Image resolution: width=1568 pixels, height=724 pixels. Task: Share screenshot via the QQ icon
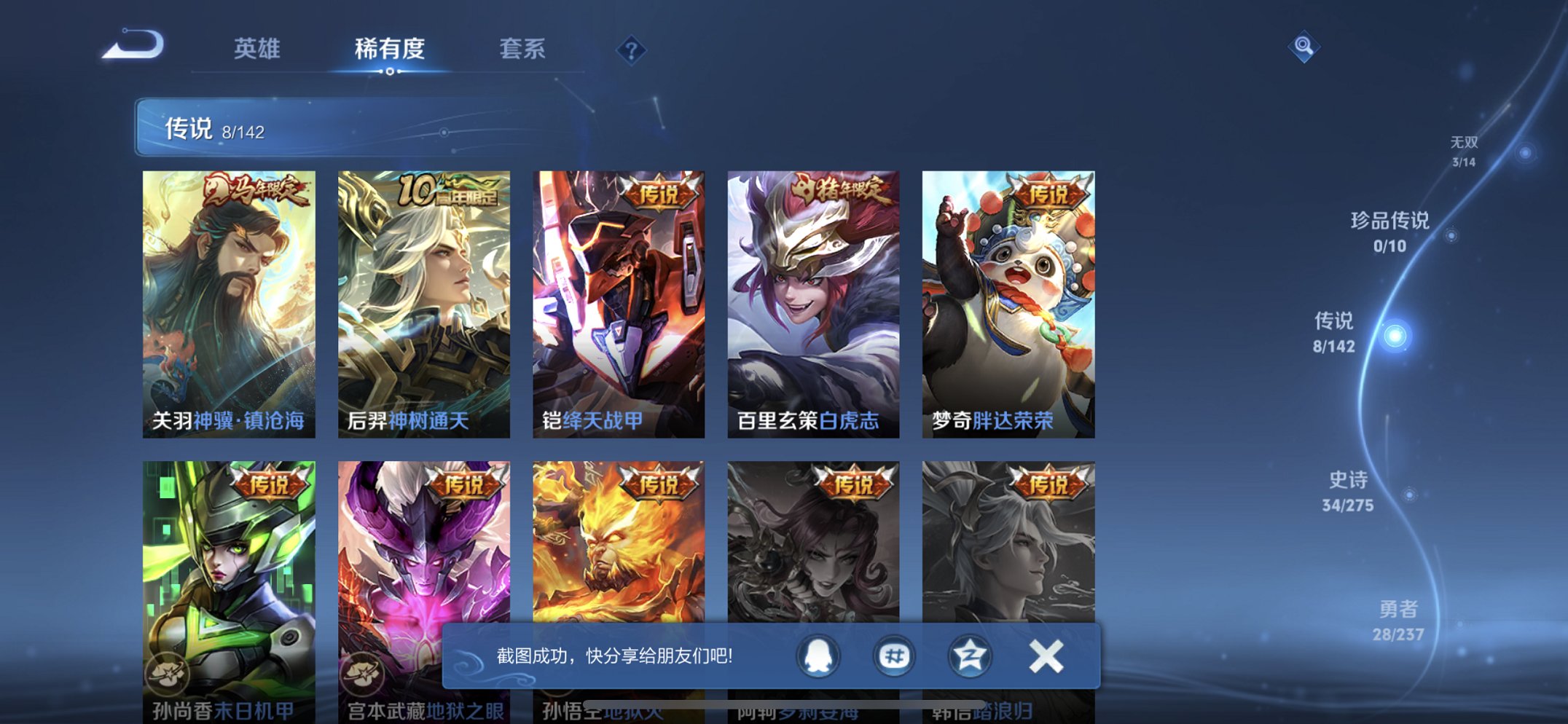(x=818, y=655)
